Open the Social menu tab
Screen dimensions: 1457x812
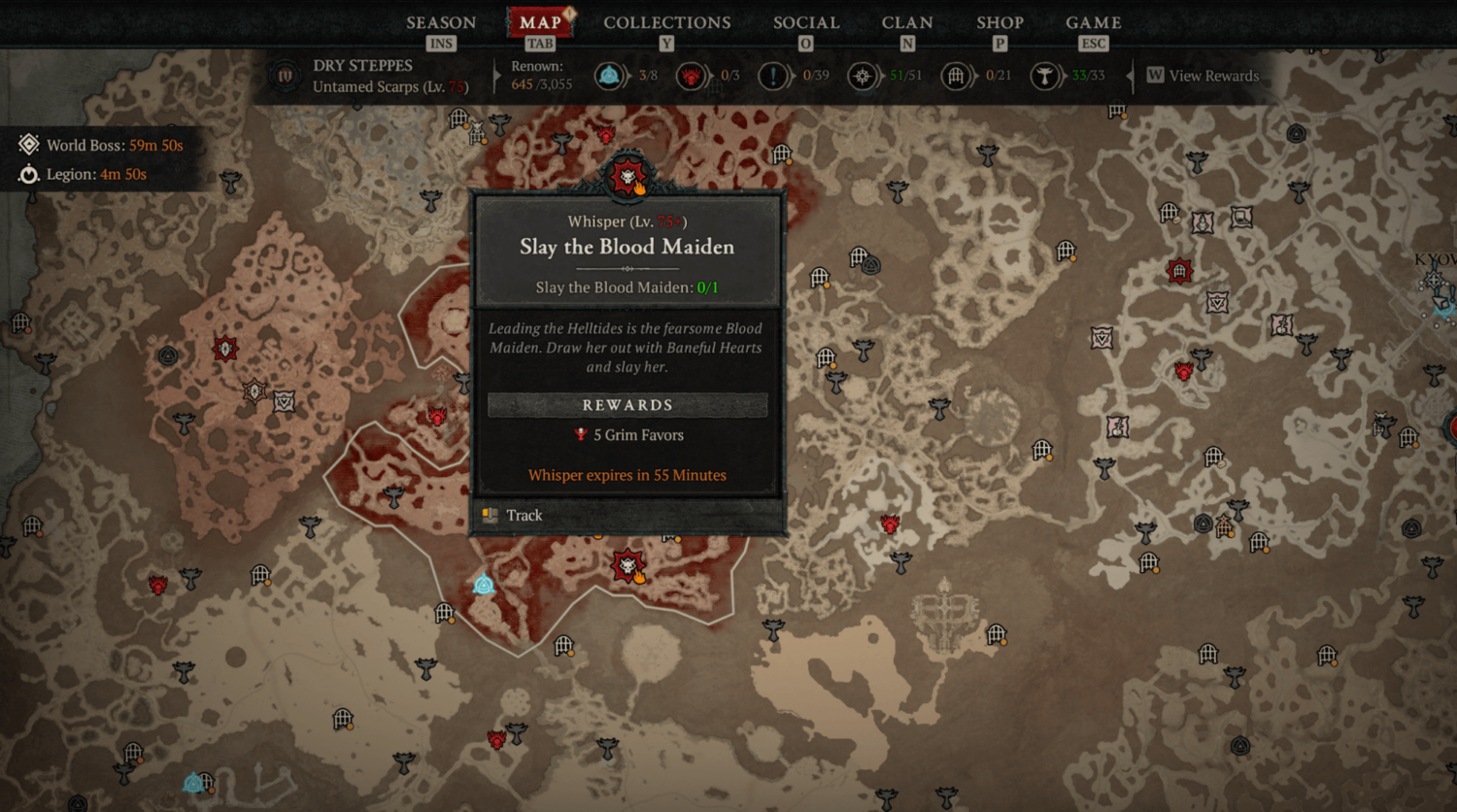click(x=806, y=22)
